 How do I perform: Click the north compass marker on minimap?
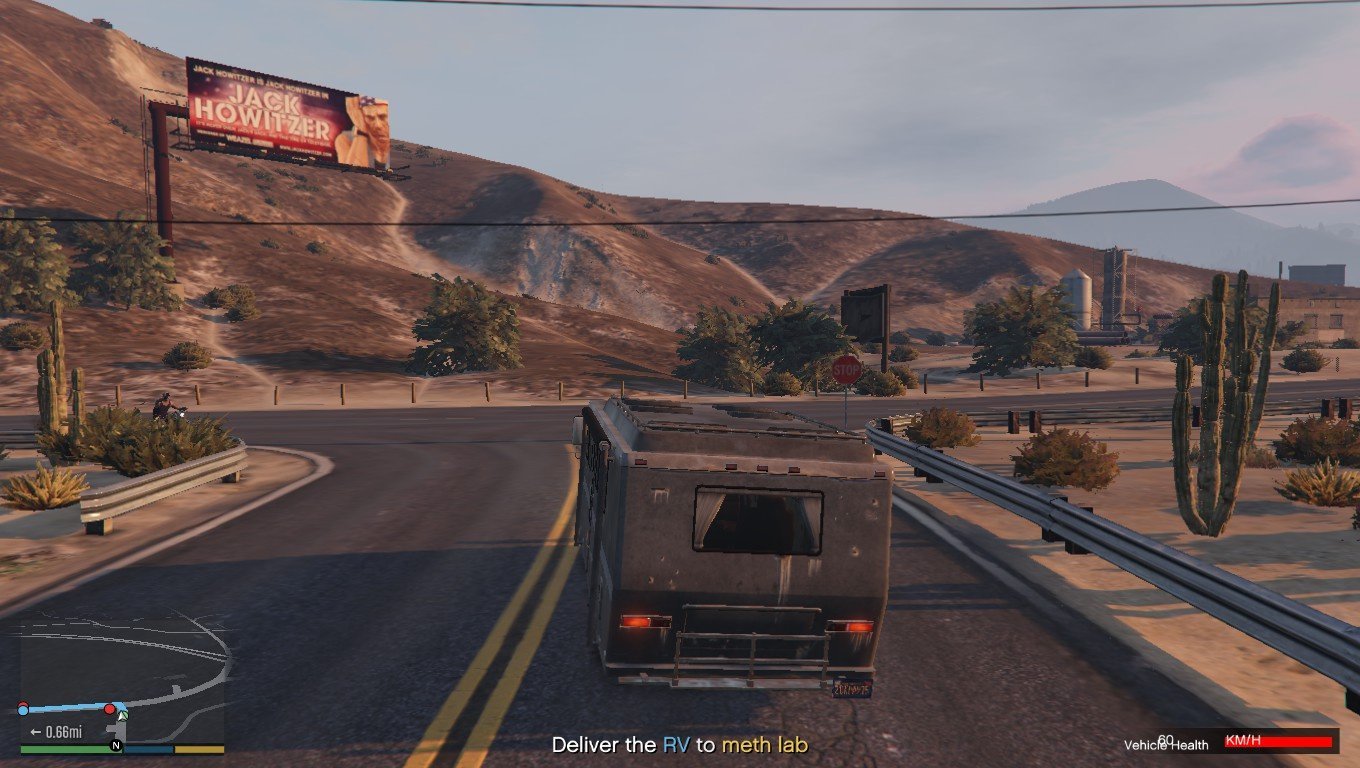pyautogui.click(x=116, y=746)
